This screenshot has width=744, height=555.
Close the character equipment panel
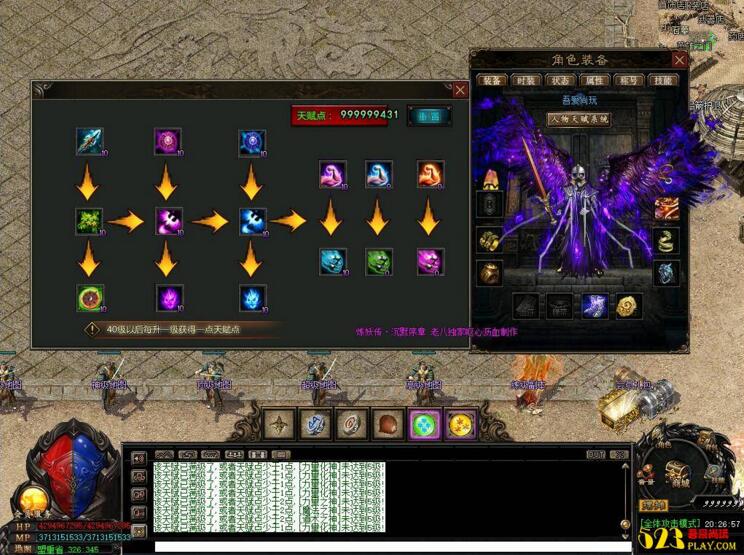(679, 60)
